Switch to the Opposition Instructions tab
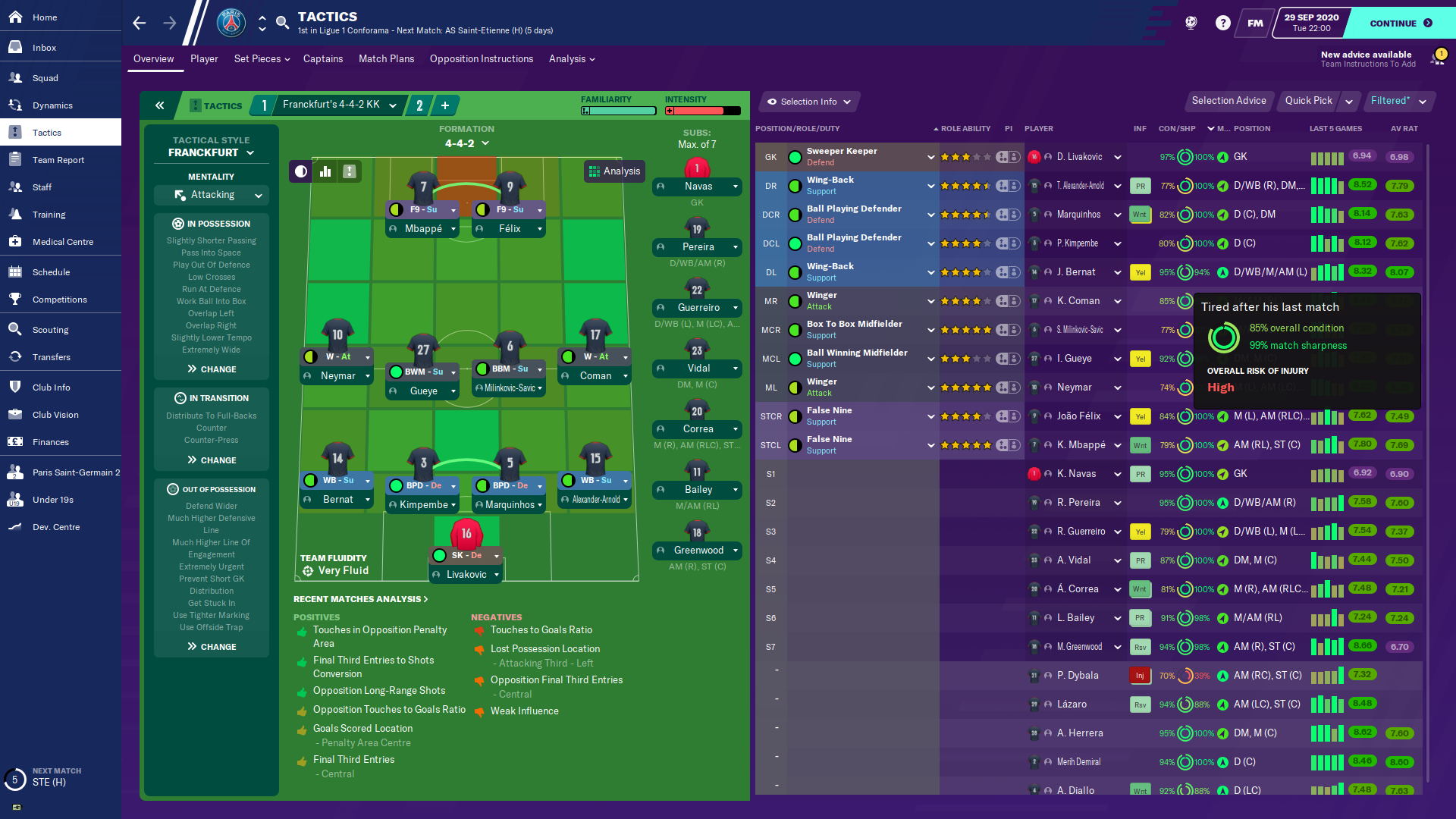The image size is (1456, 819). pos(481,59)
